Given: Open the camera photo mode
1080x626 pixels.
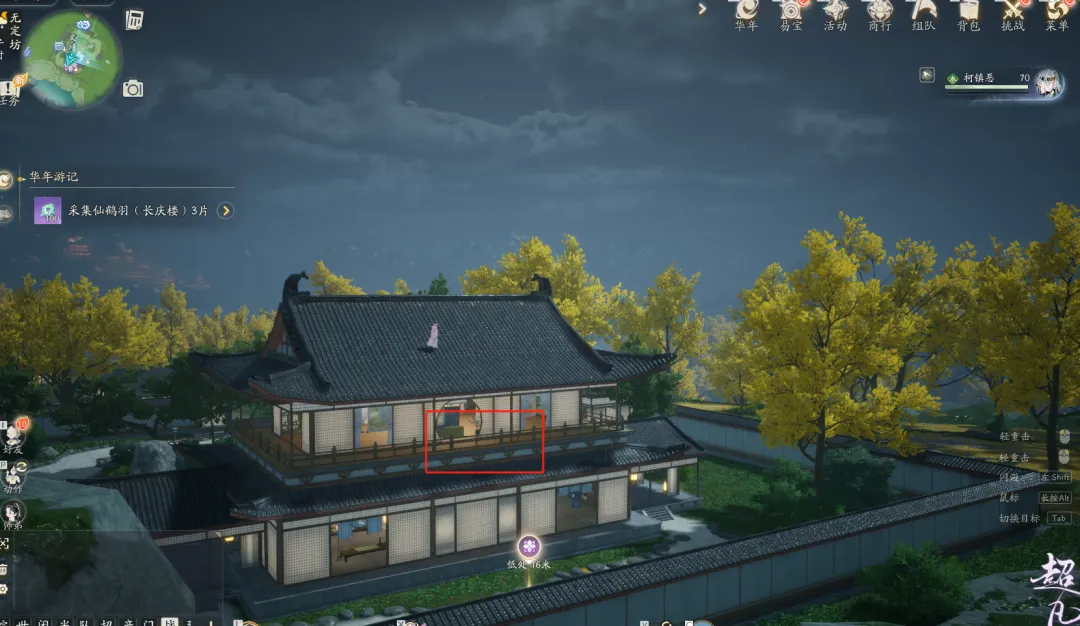Looking at the screenshot, I should point(133,89).
